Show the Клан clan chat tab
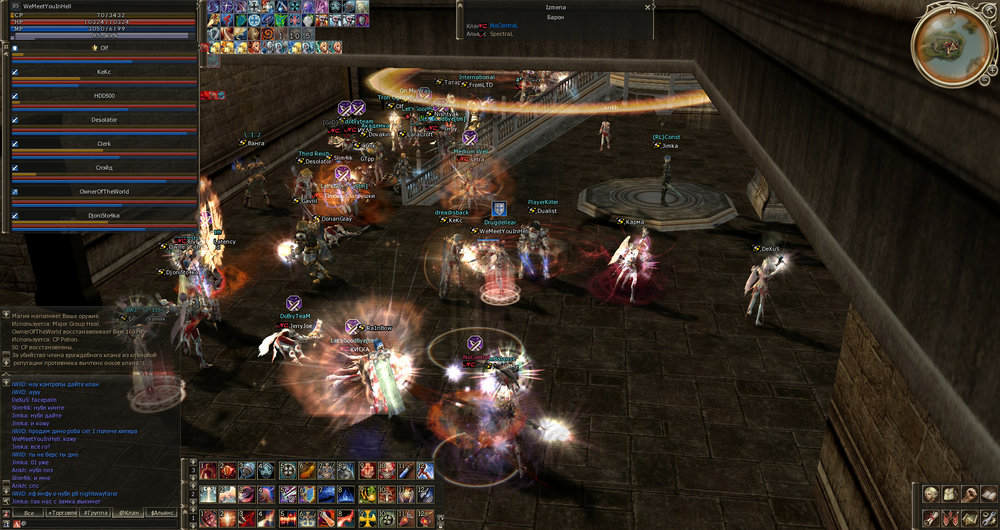 (x=129, y=513)
